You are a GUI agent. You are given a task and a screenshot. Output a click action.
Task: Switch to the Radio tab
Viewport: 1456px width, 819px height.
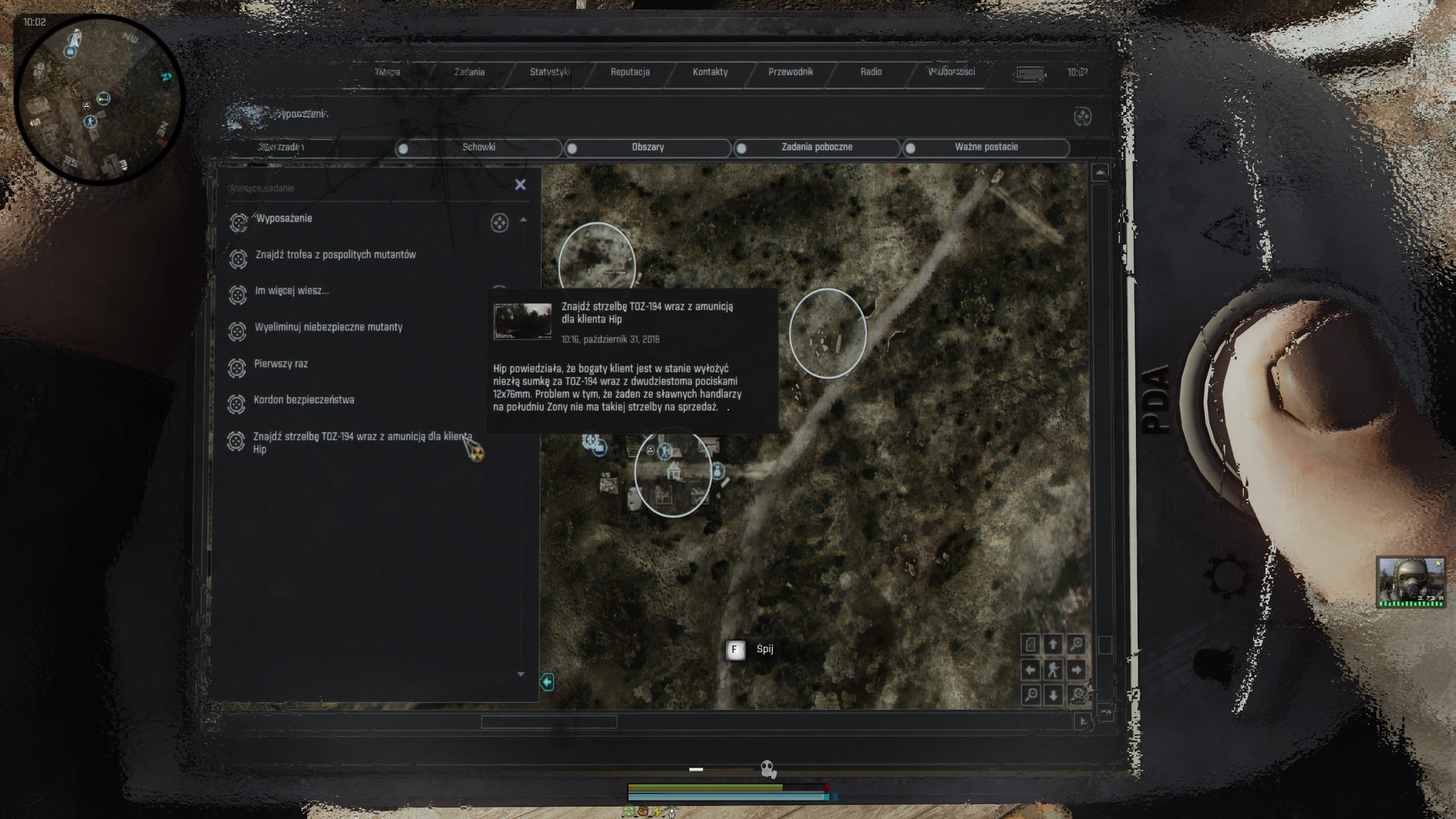coord(871,72)
